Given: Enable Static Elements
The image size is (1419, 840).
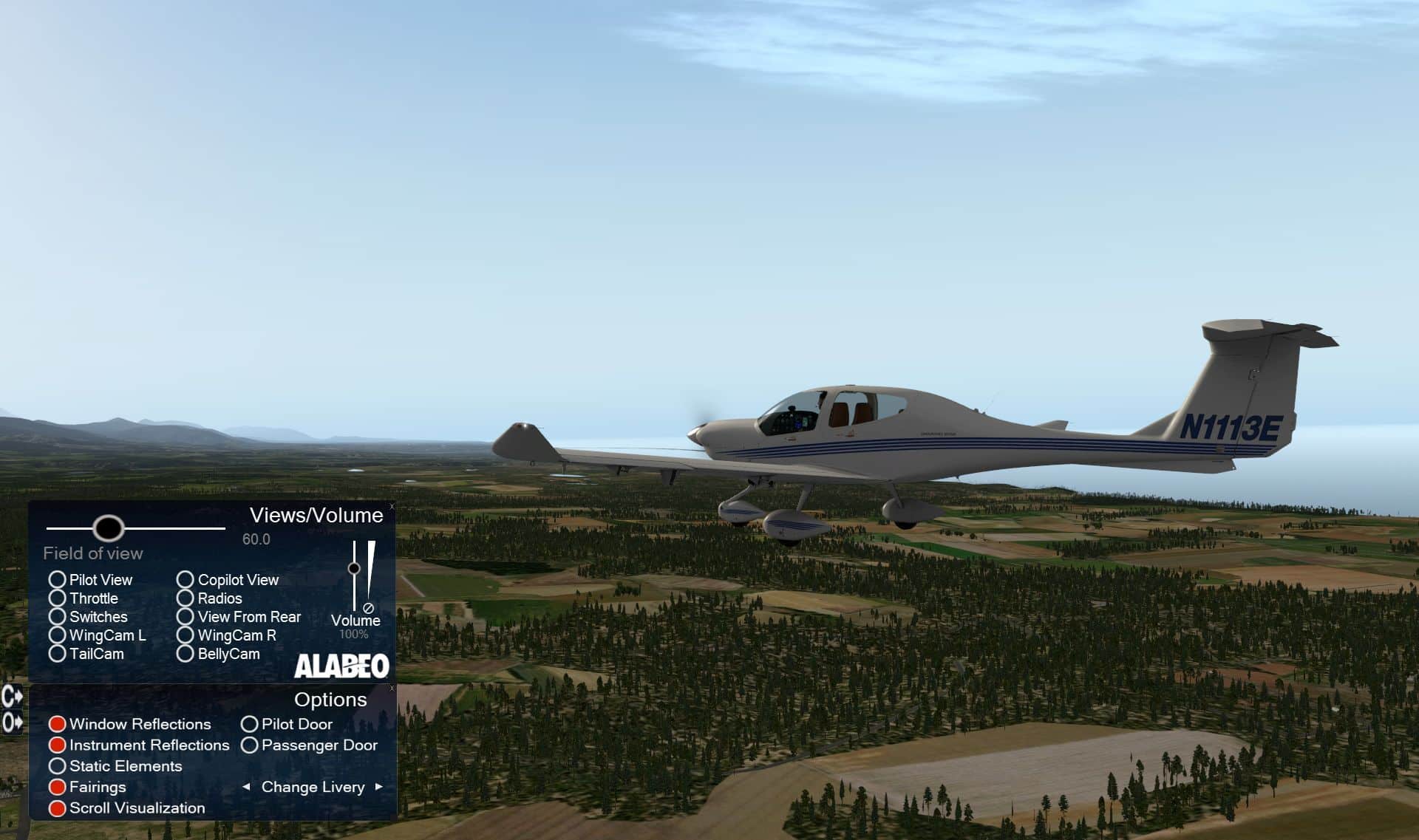Looking at the screenshot, I should click(58, 766).
